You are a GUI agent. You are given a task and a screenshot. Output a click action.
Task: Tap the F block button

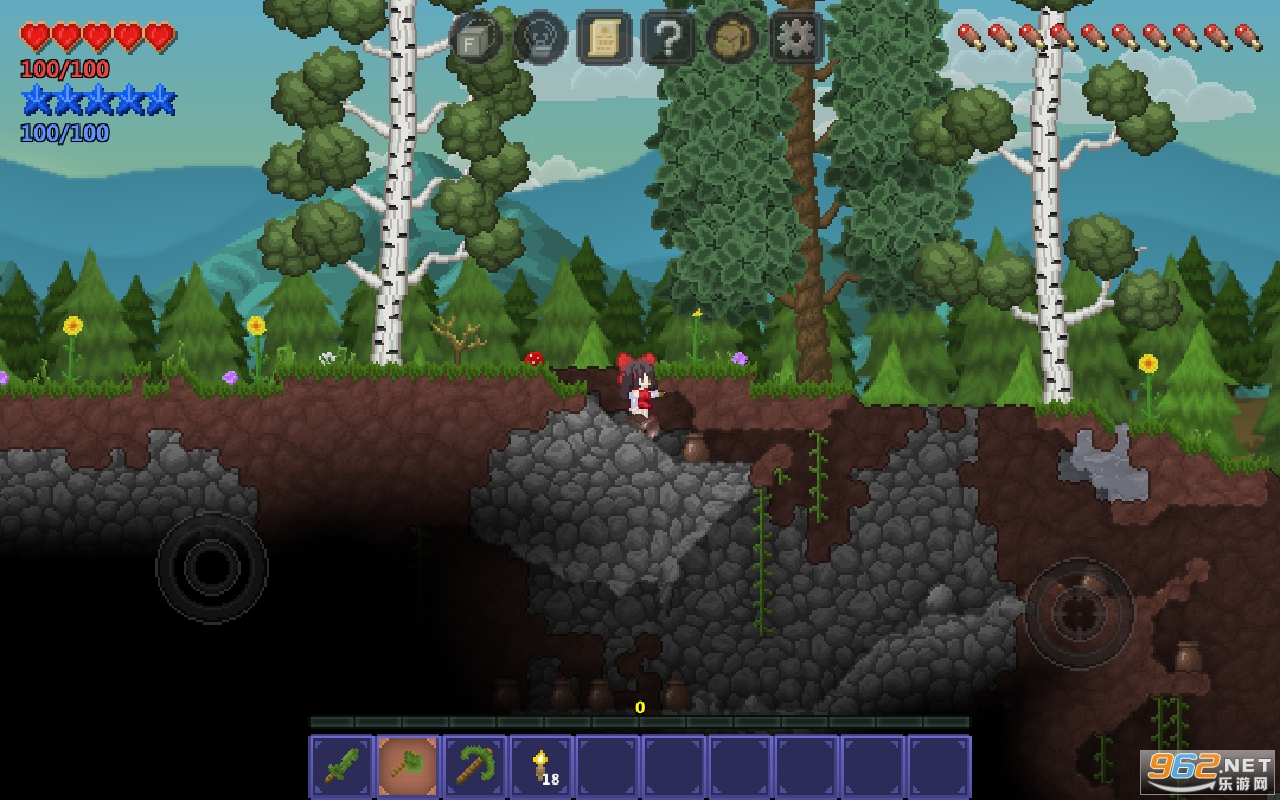click(x=475, y=39)
